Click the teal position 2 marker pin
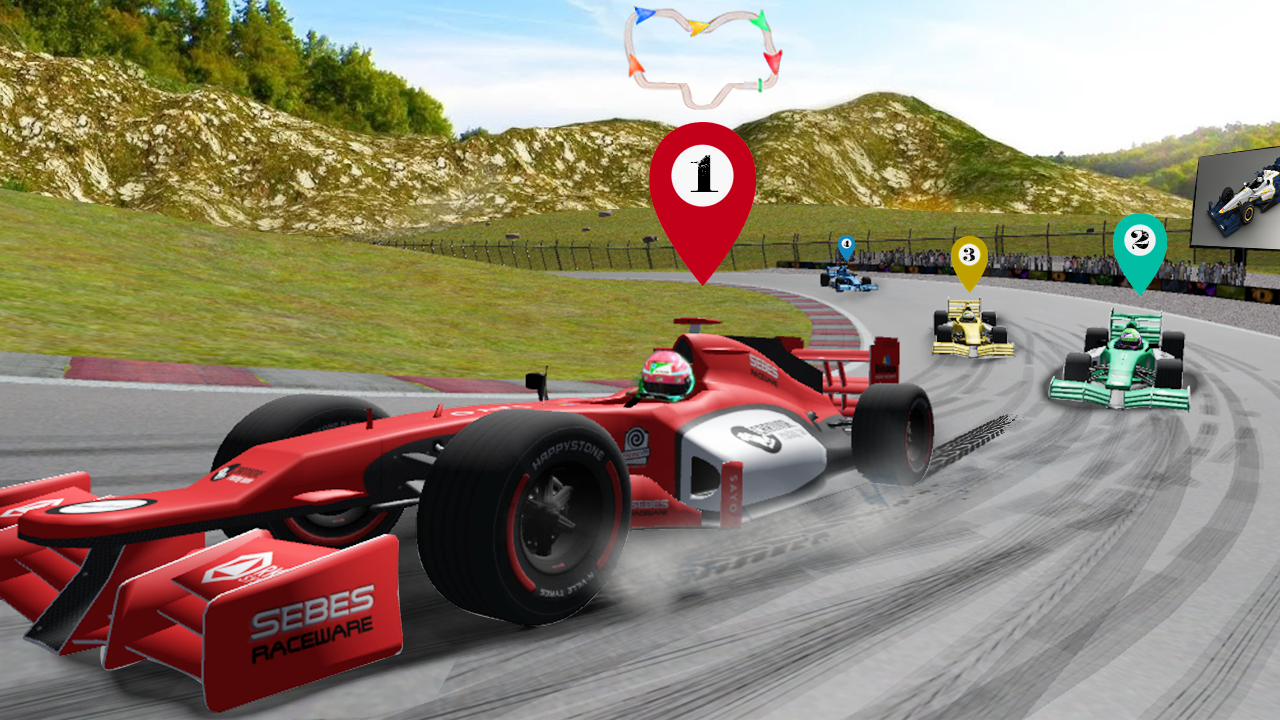The image size is (1280, 720). pyautogui.click(x=1140, y=240)
